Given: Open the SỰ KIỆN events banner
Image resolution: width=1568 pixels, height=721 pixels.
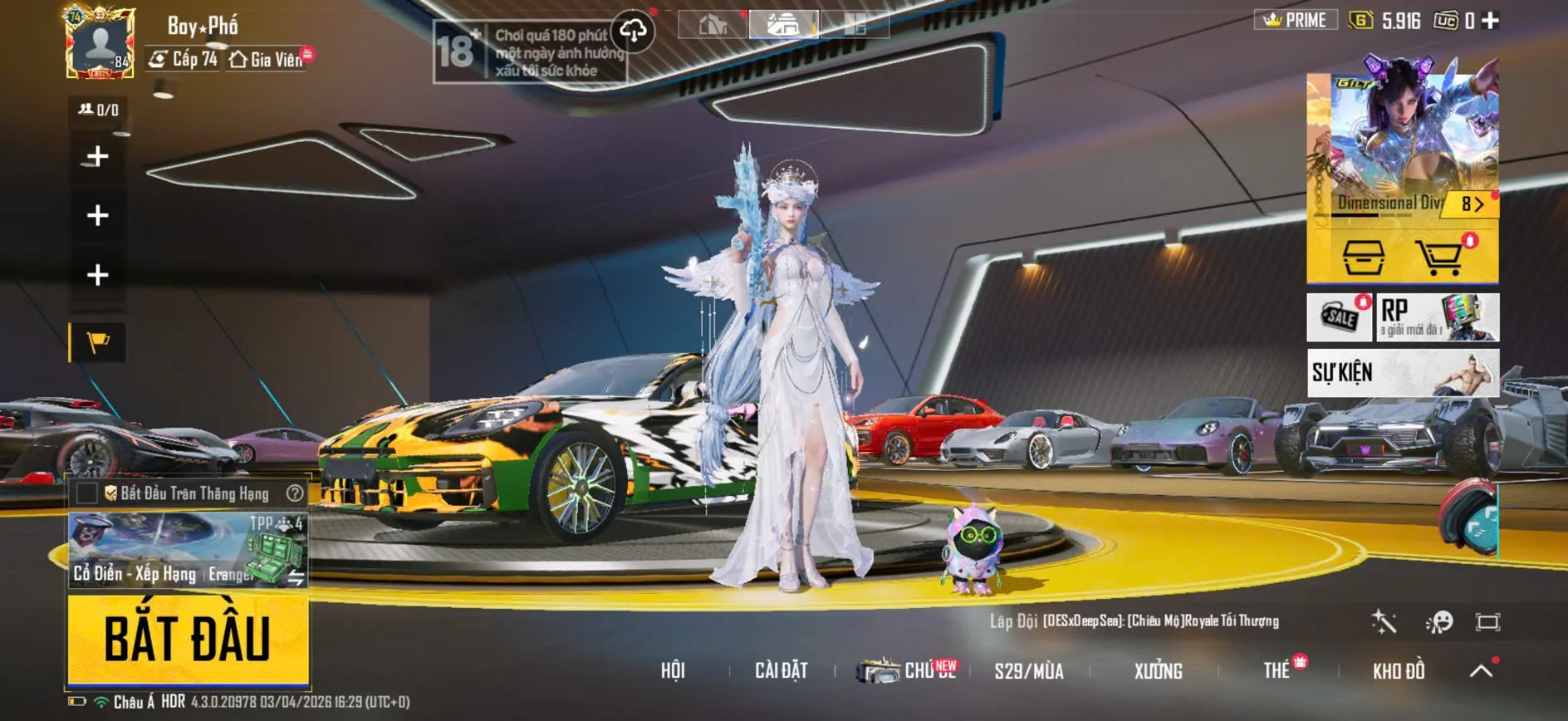Looking at the screenshot, I should click(x=1403, y=372).
